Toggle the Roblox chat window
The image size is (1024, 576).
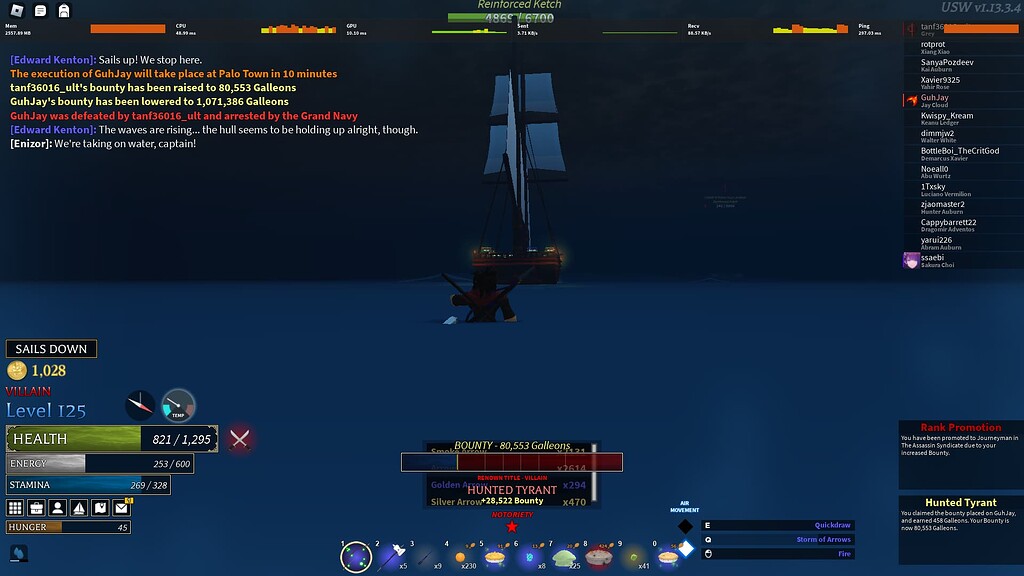(41, 11)
